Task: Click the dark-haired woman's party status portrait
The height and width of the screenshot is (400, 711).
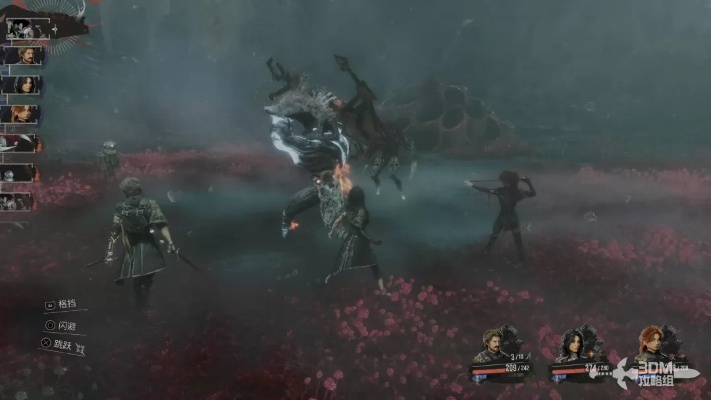Action: tap(572, 345)
